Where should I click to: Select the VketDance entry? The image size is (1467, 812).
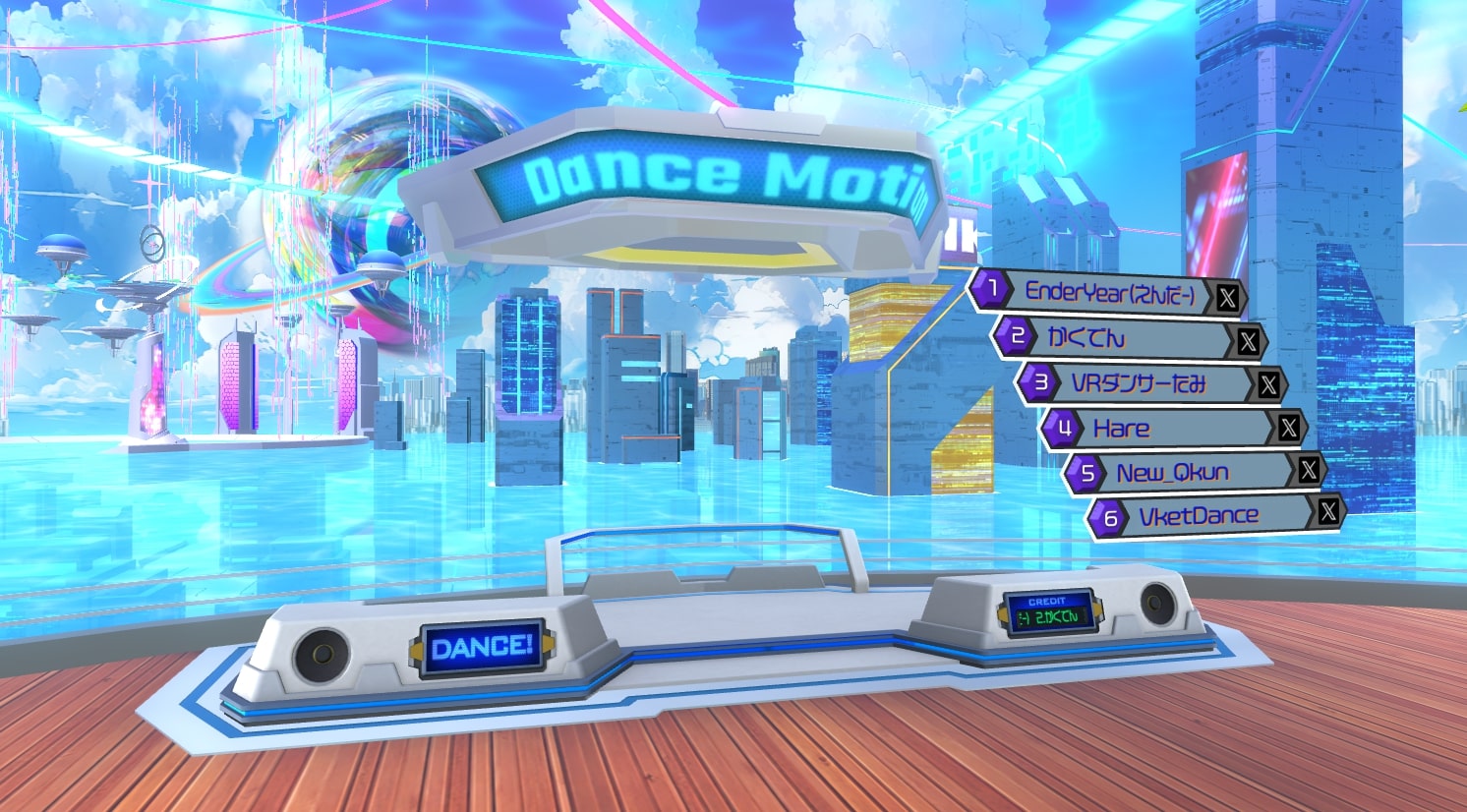point(1200,516)
